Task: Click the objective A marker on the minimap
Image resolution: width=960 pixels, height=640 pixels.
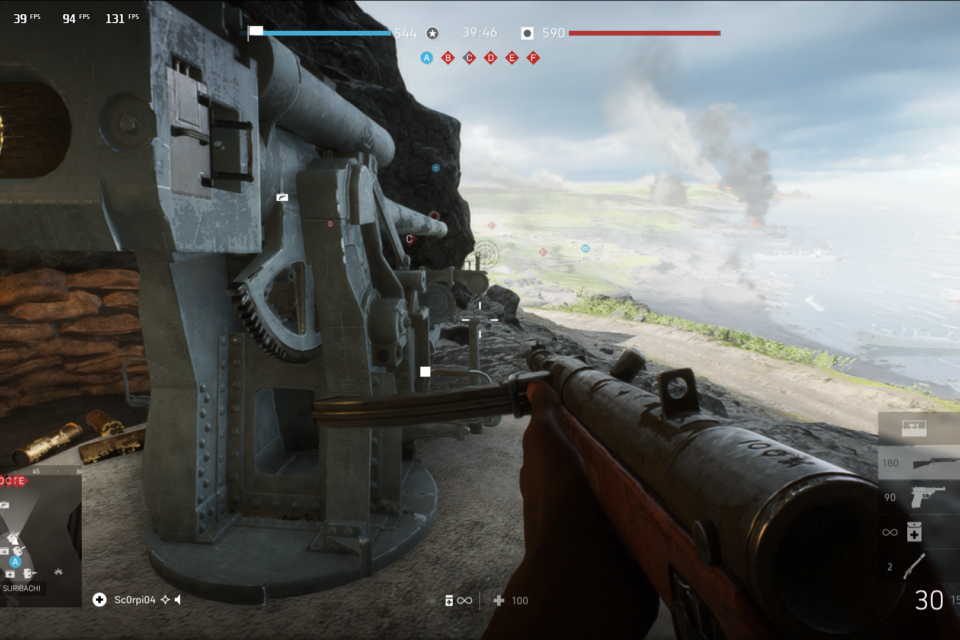Action: pos(15,561)
